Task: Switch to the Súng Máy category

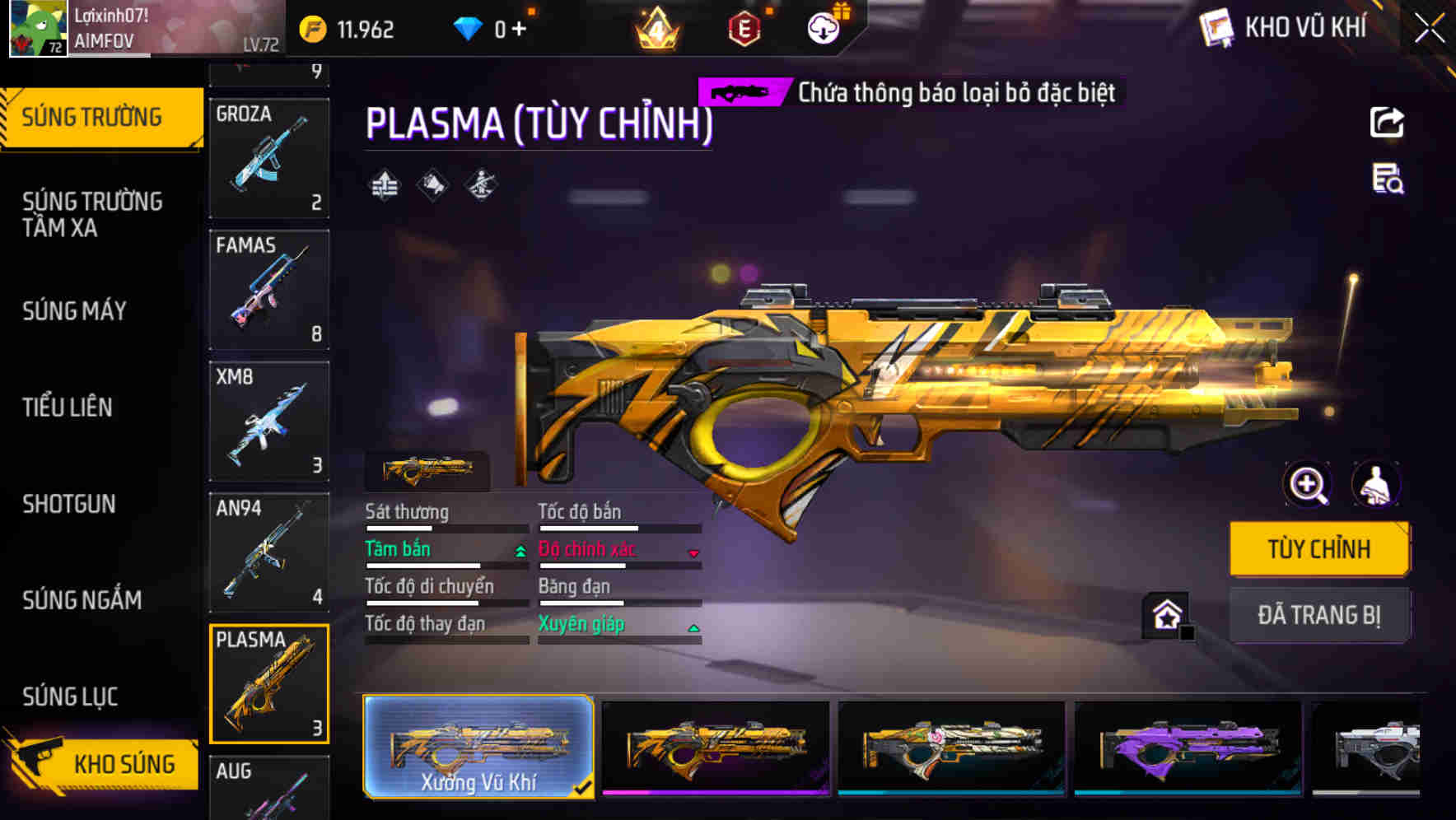Action: click(74, 311)
